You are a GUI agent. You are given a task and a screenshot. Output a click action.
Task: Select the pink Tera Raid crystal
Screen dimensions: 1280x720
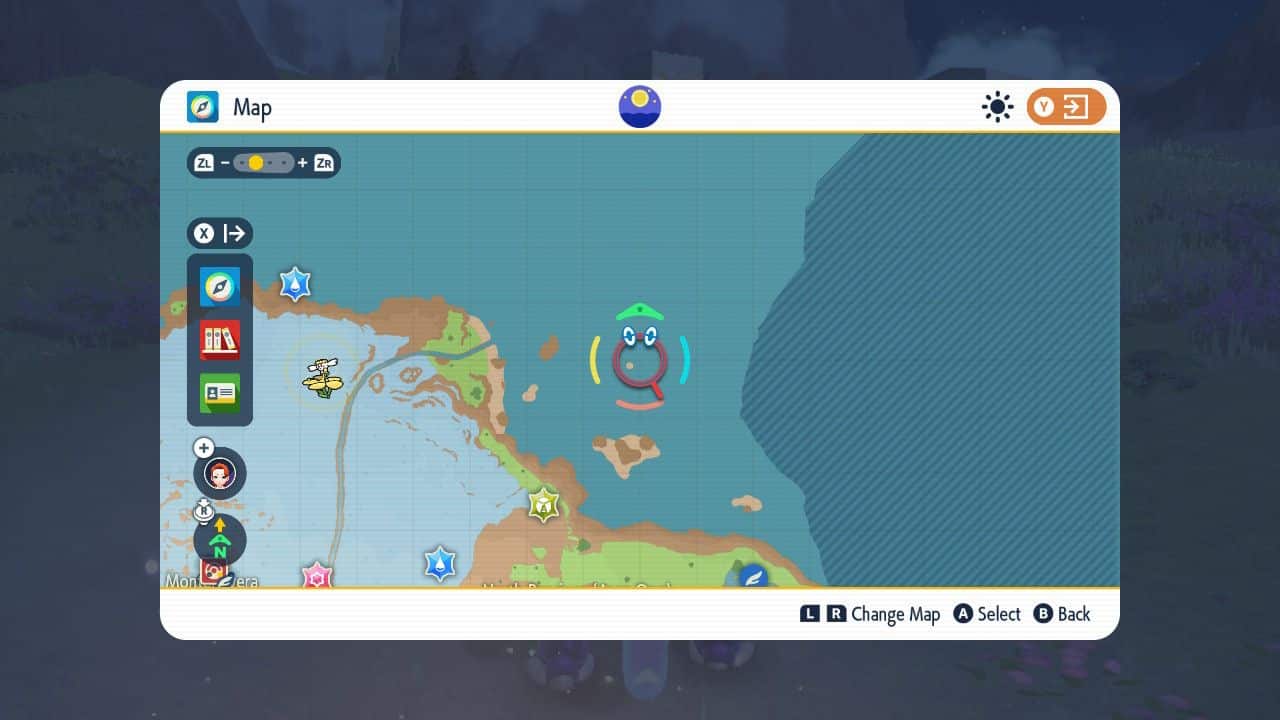(x=317, y=575)
